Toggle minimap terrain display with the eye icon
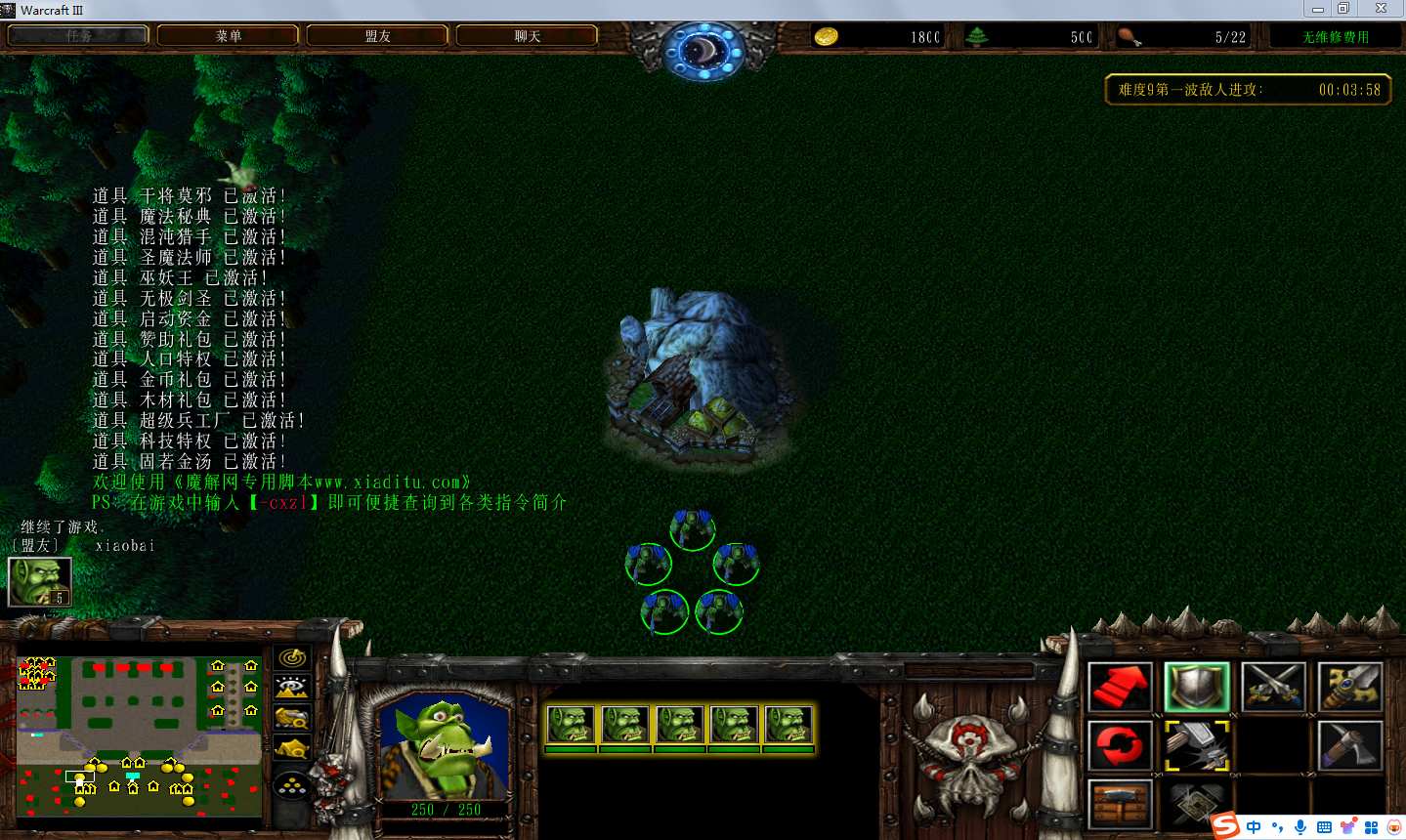Image resolution: width=1406 pixels, height=840 pixels. pyautogui.click(x=292, y=688)
